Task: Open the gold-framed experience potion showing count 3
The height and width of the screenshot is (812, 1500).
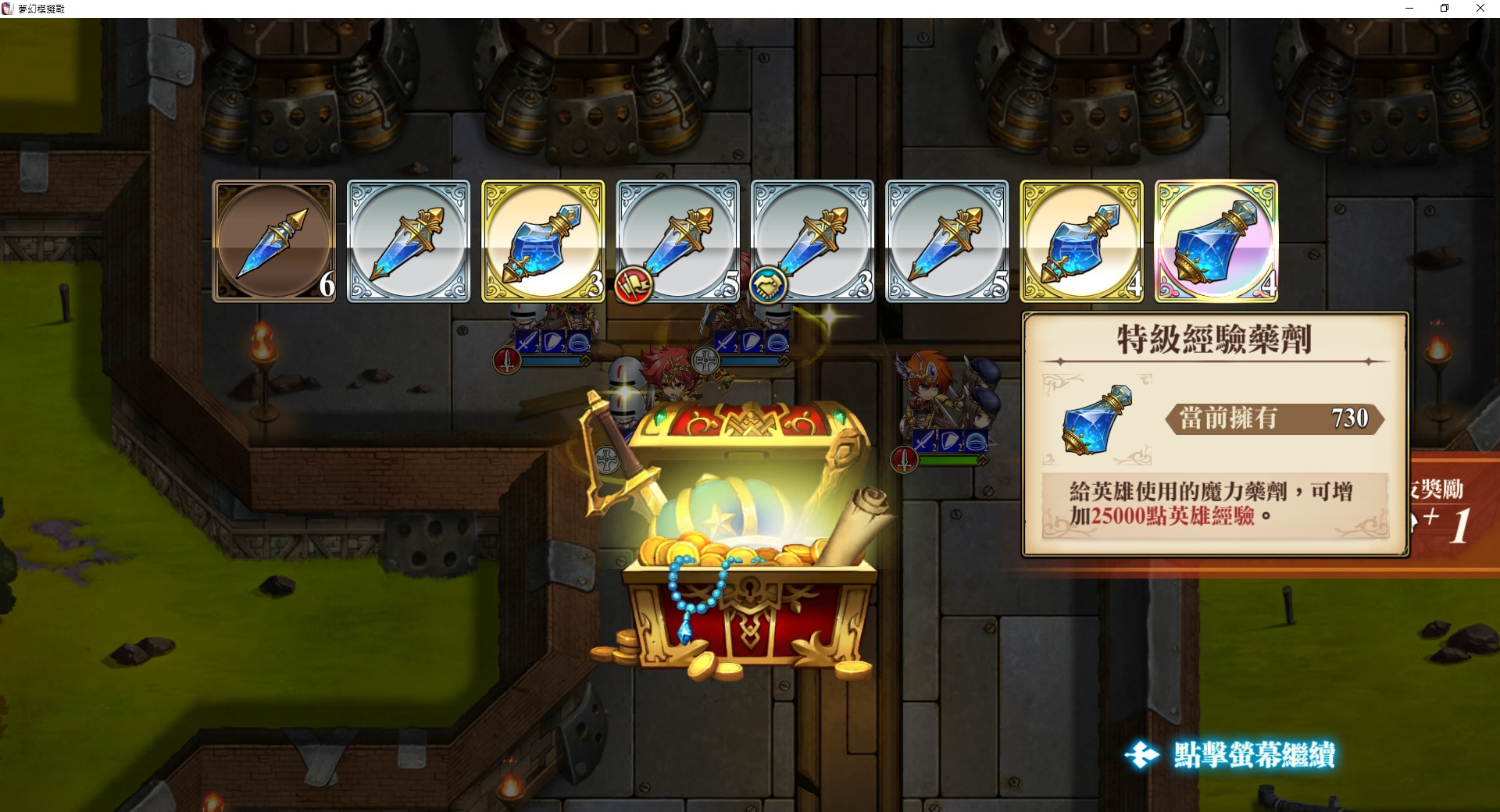Action: [542, 240]
